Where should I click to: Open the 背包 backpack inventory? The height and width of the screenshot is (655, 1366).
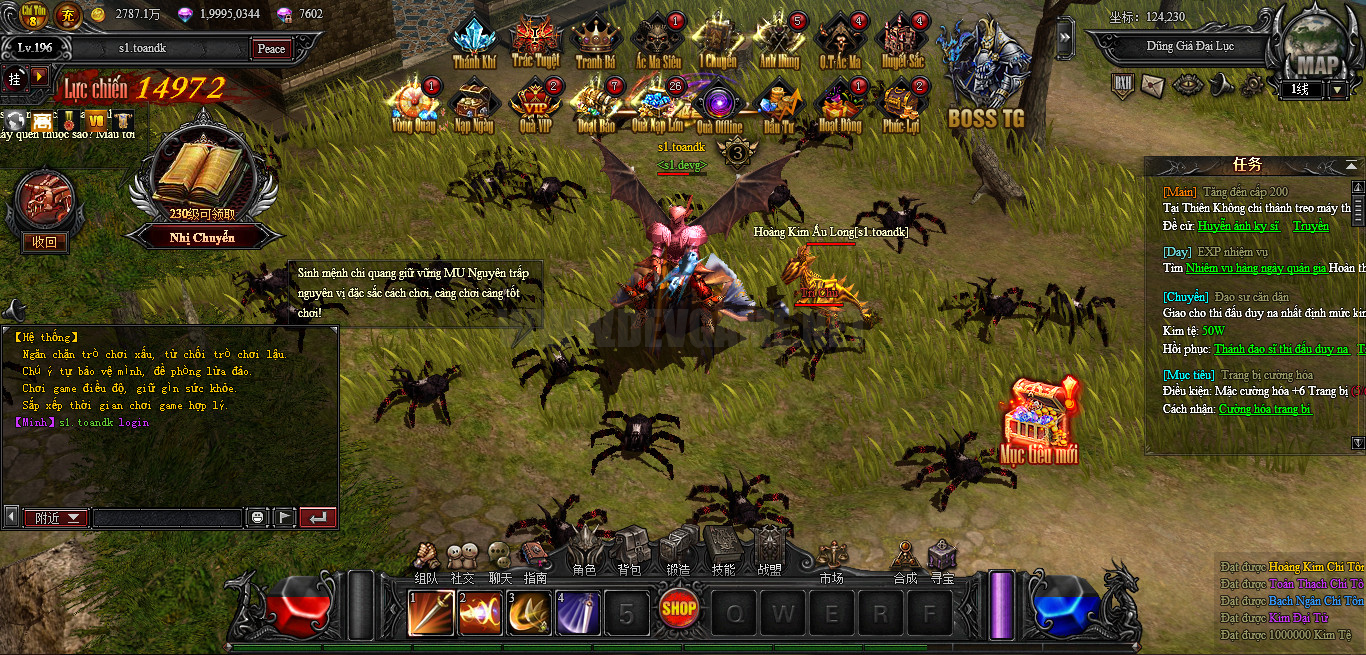coord(629,551)
